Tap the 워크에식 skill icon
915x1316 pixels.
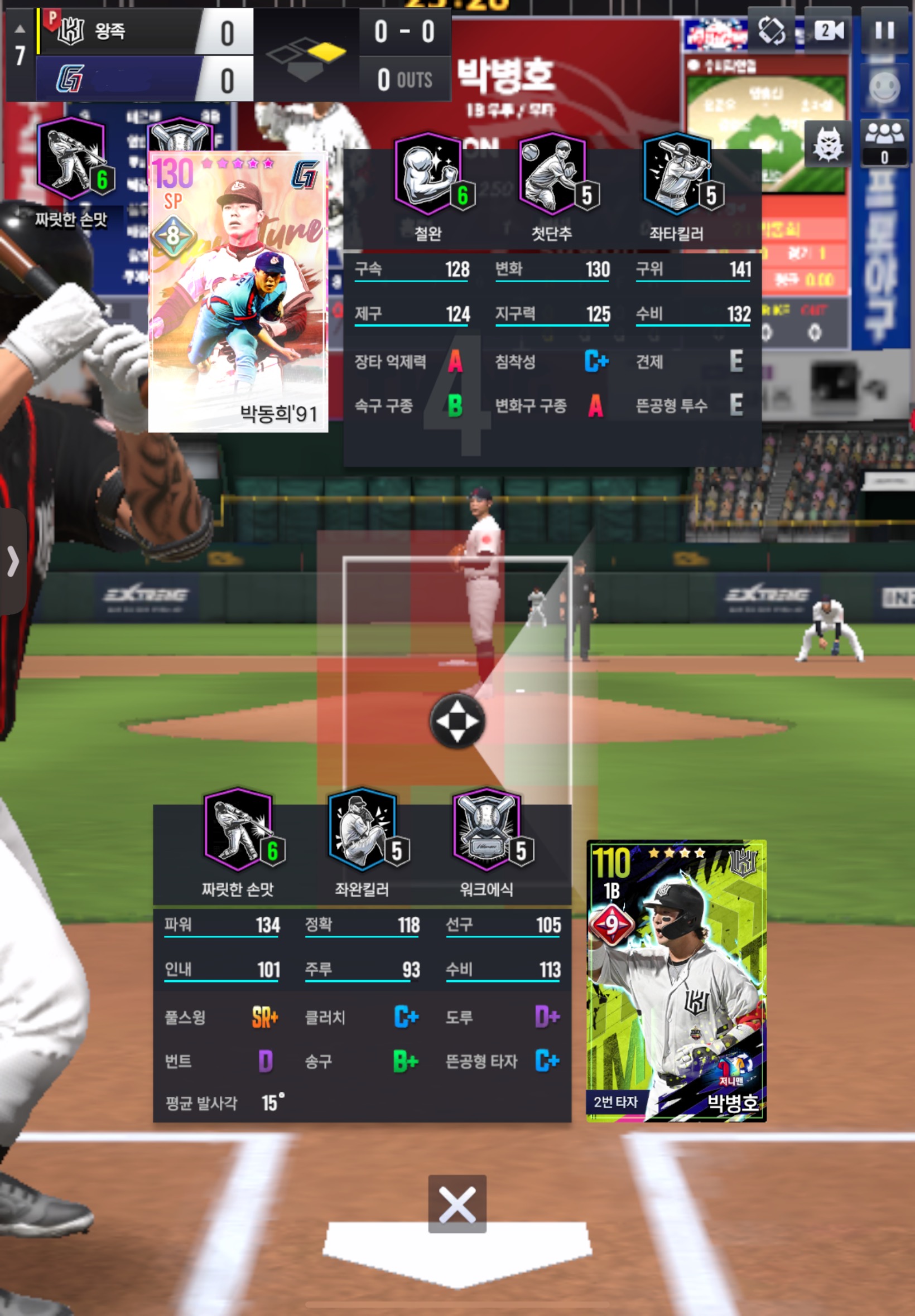coord(487,830)
